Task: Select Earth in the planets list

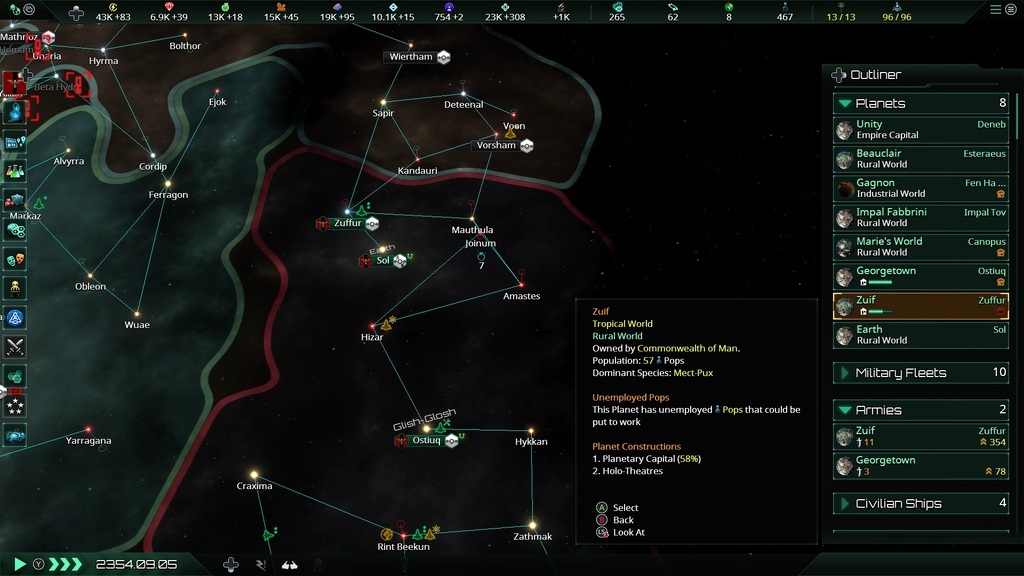Action: (920, 334)
